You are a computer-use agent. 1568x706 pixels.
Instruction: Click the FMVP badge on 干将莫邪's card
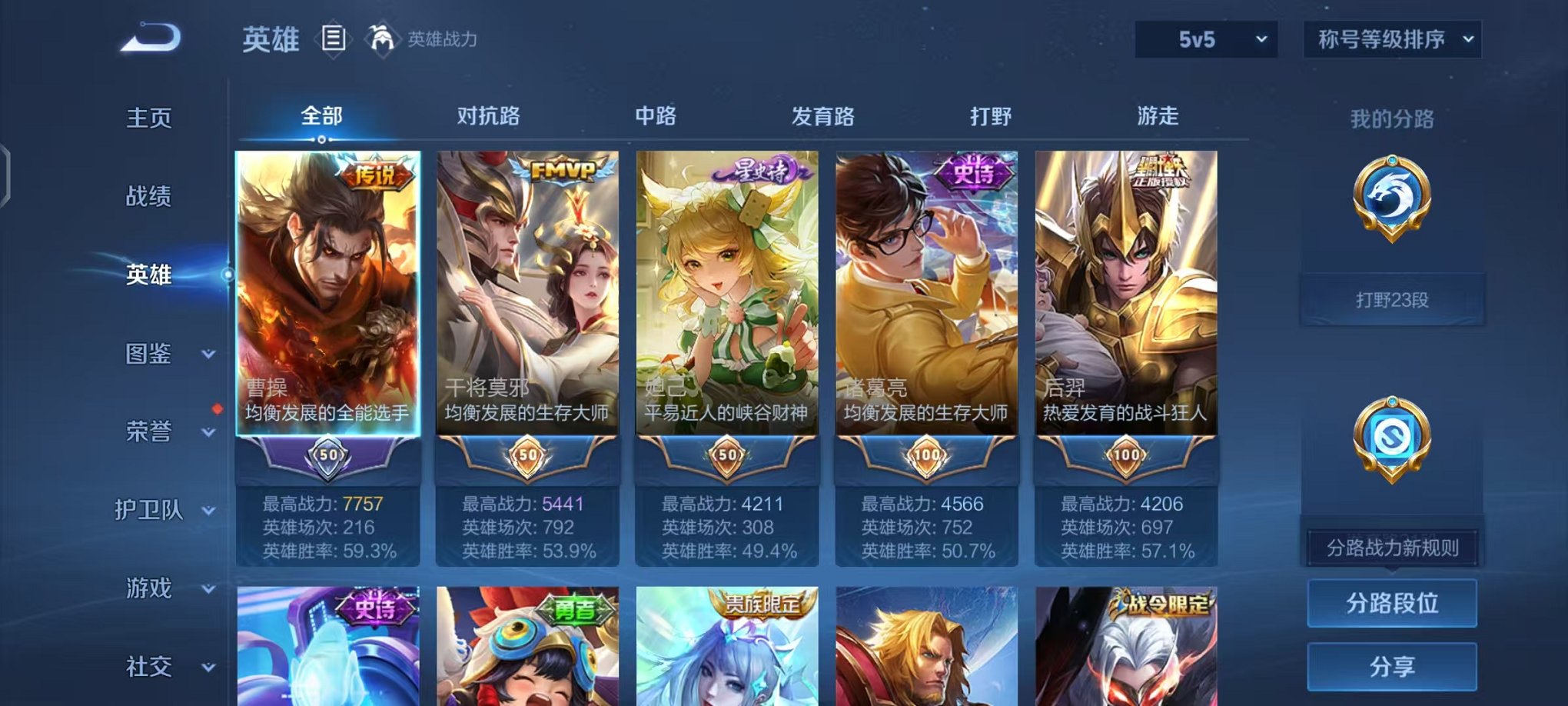[566, 172]
